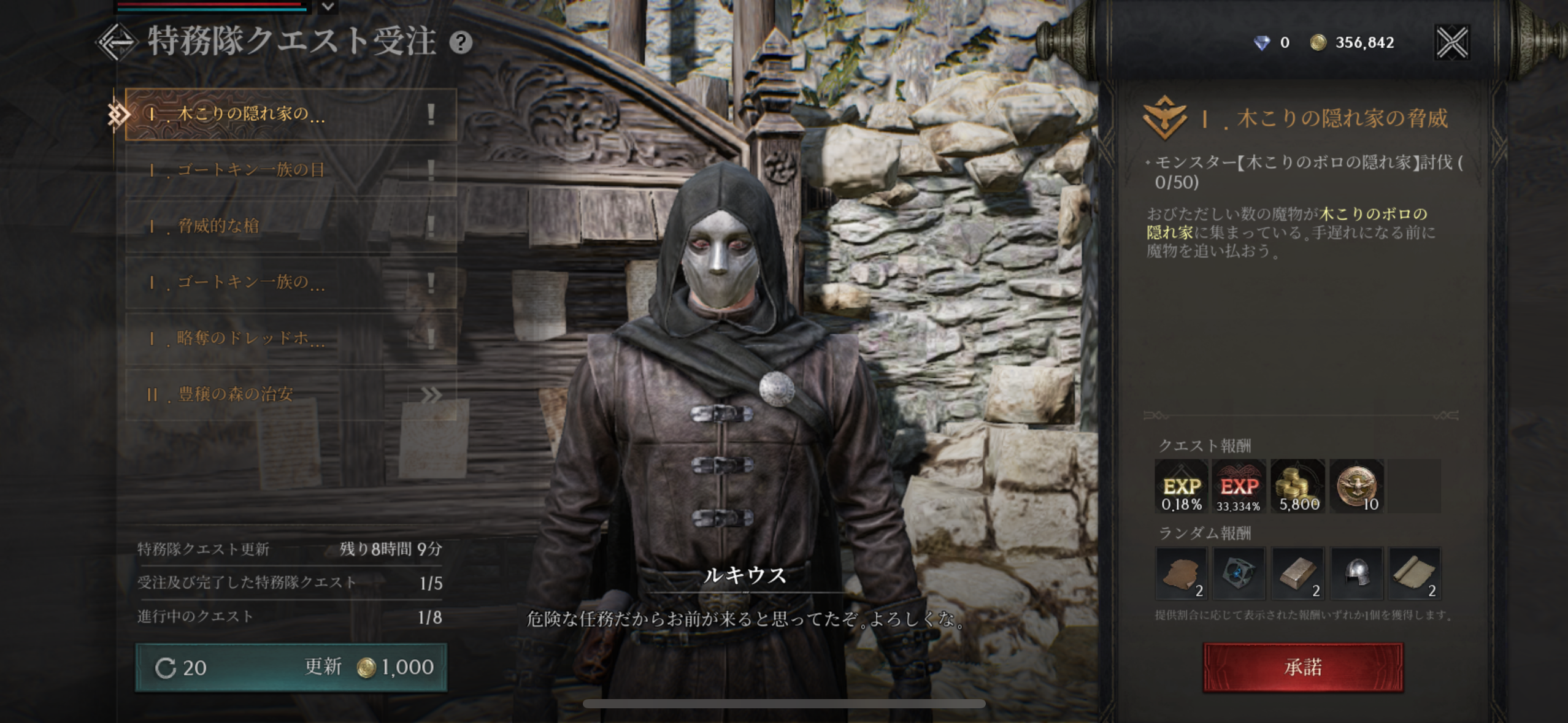Select the red EXP reward icon showing 33.334%
The height and width of the screenshot is (723, 1568).
(x=1239, y=486)
